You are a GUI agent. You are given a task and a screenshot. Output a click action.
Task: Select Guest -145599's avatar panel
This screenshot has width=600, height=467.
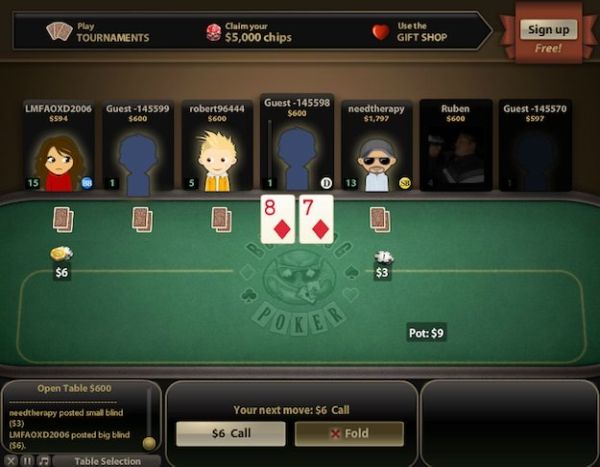(x=138, y=146)
